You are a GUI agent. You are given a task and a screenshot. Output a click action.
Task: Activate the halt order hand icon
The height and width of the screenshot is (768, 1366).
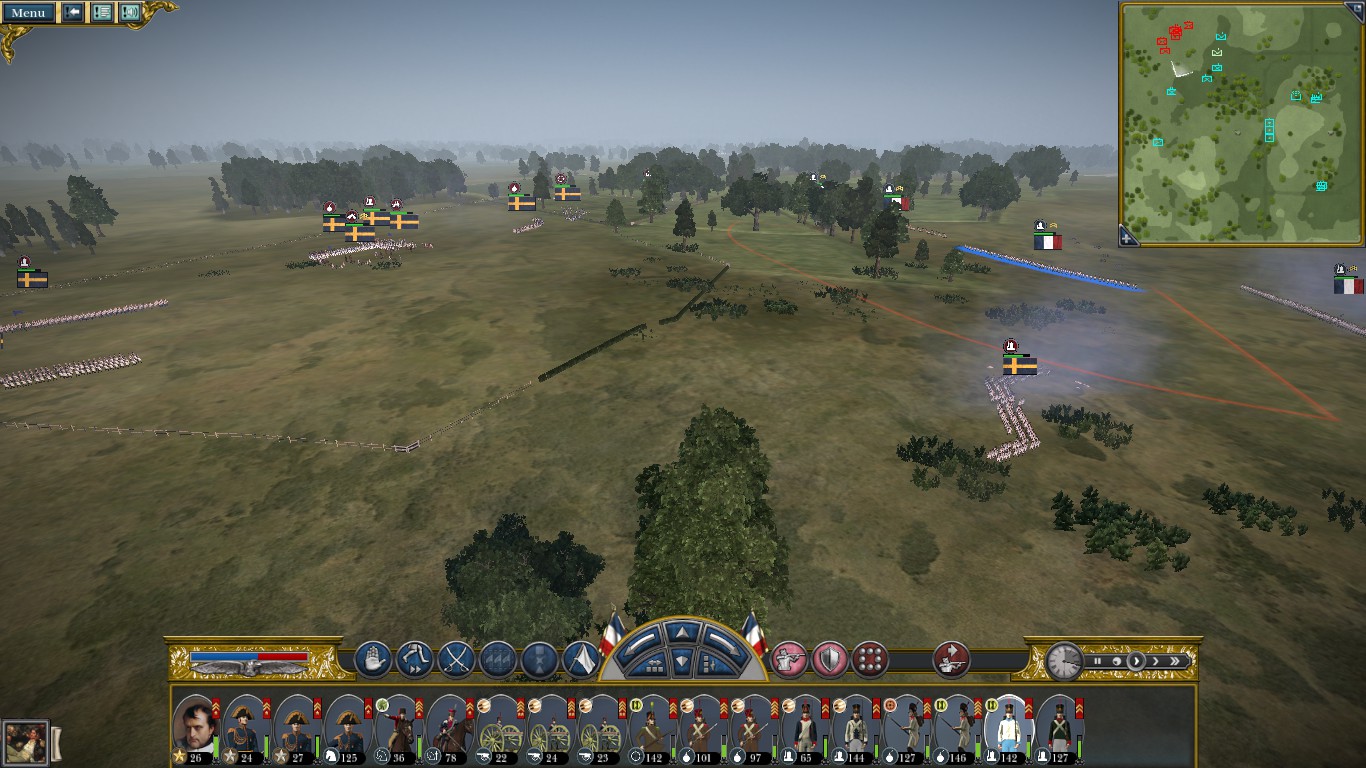click(373, 660)
